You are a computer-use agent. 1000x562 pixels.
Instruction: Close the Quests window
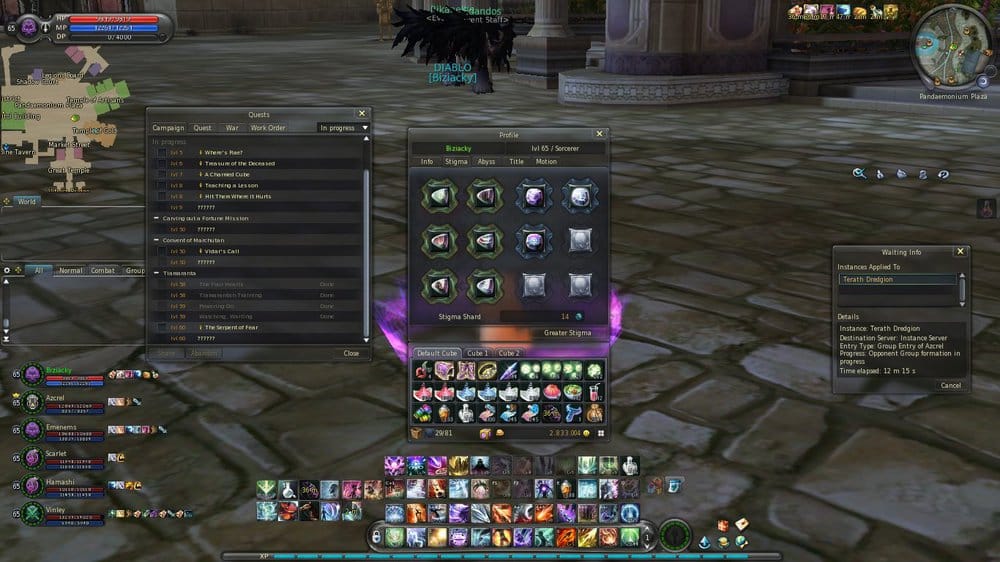362,114
